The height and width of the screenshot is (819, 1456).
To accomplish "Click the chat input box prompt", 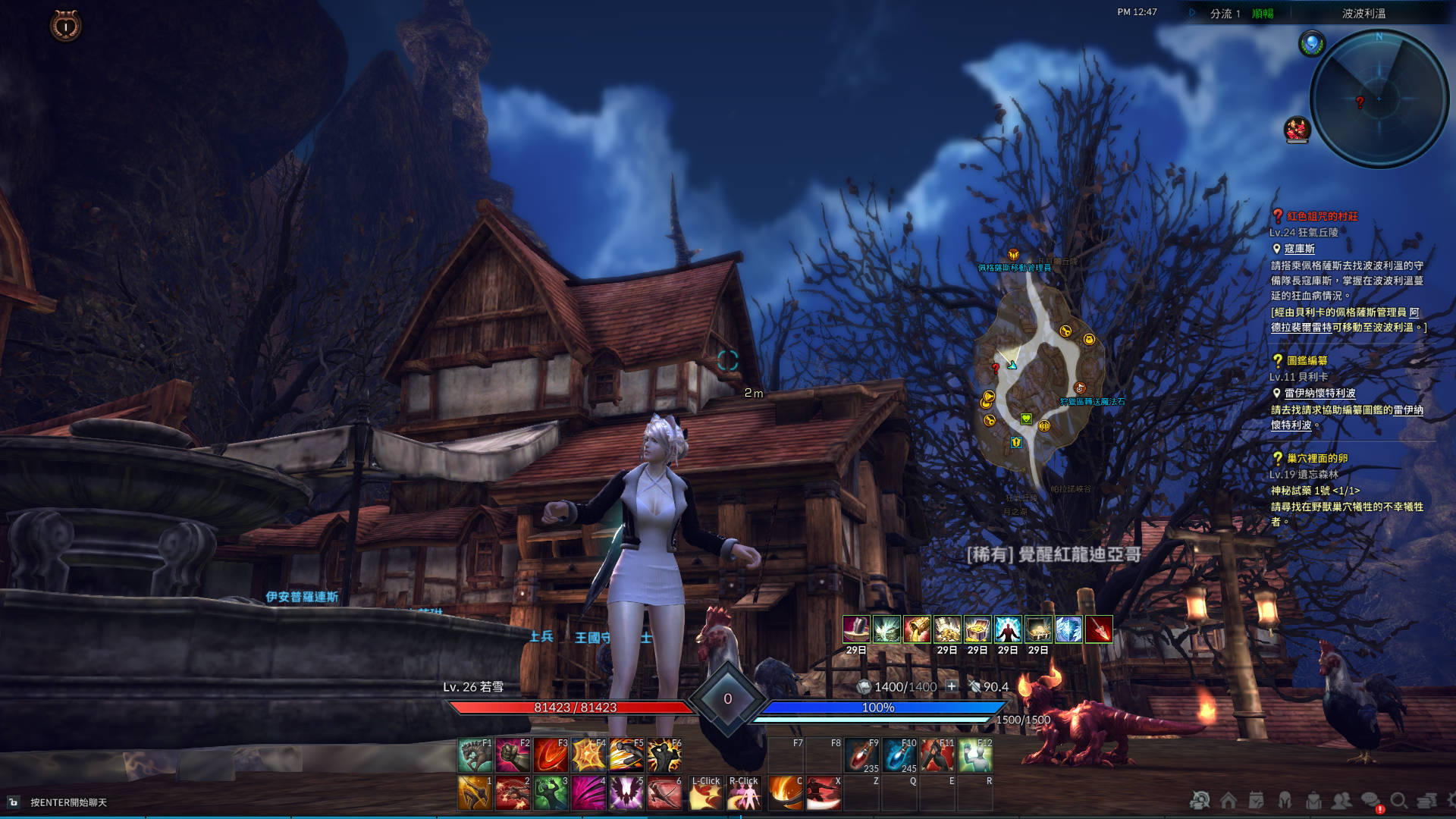I will pos(68,802).
